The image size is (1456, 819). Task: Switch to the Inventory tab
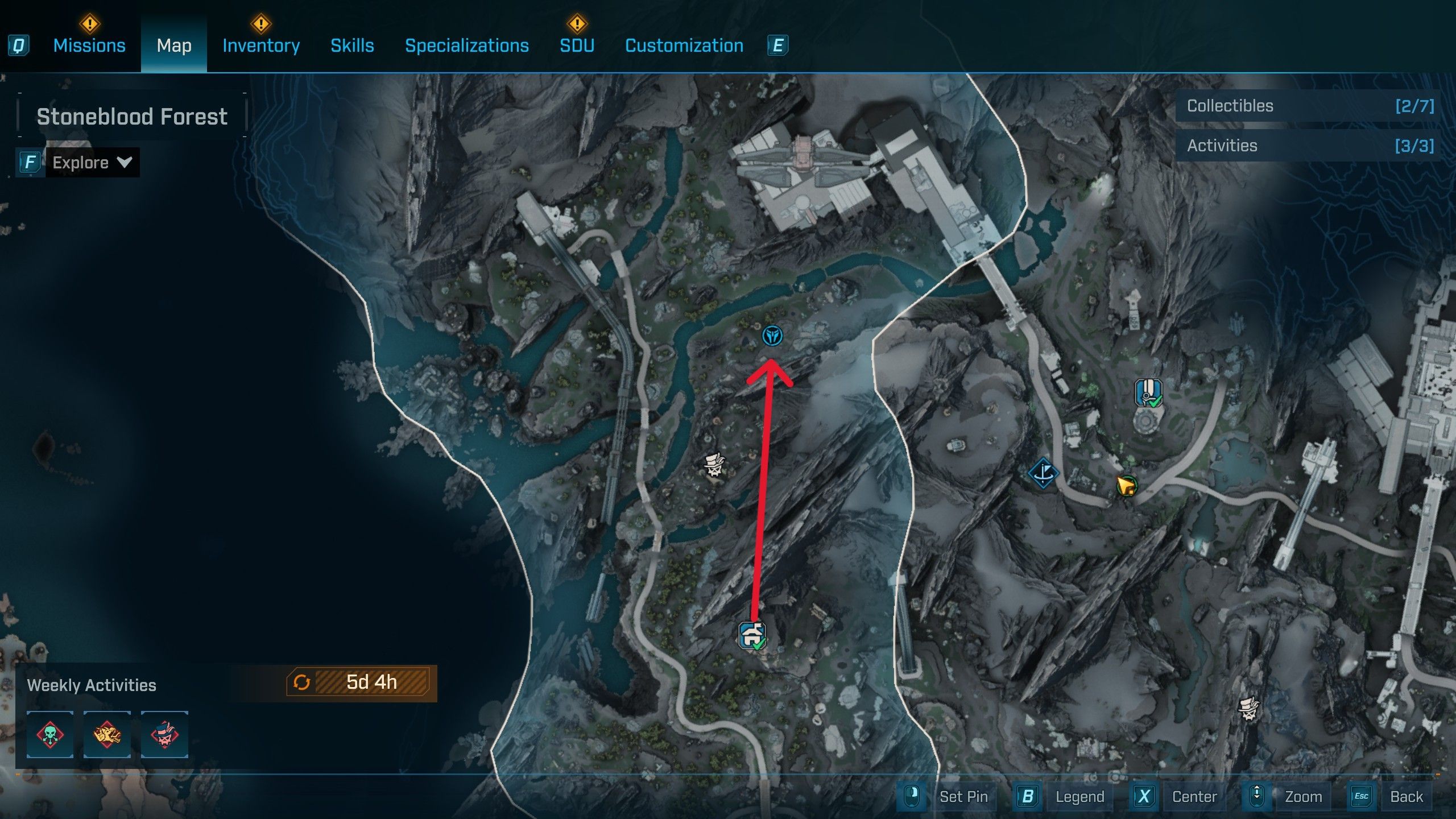click(261, 45)
